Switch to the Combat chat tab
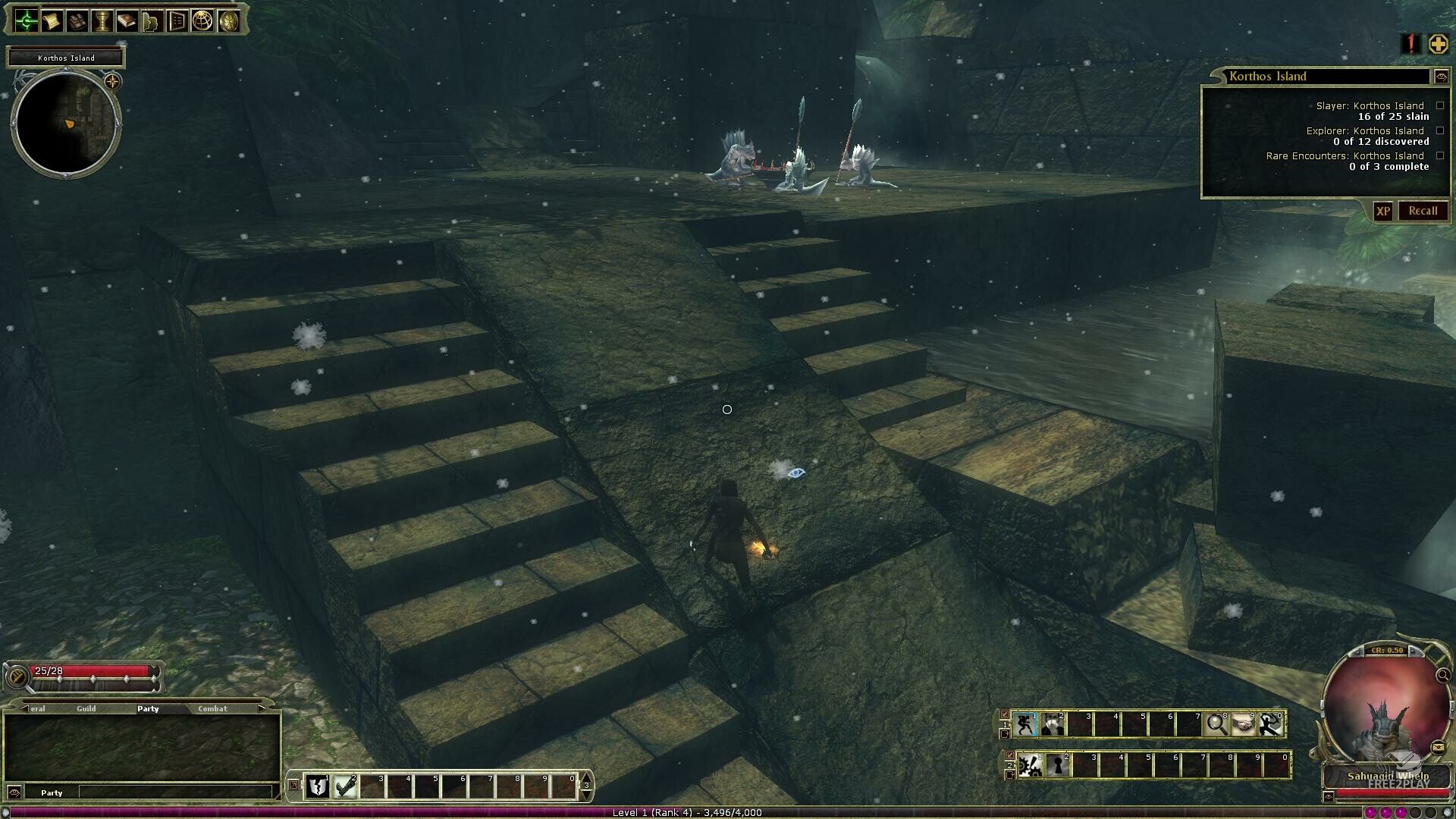 tap(212, 708)
